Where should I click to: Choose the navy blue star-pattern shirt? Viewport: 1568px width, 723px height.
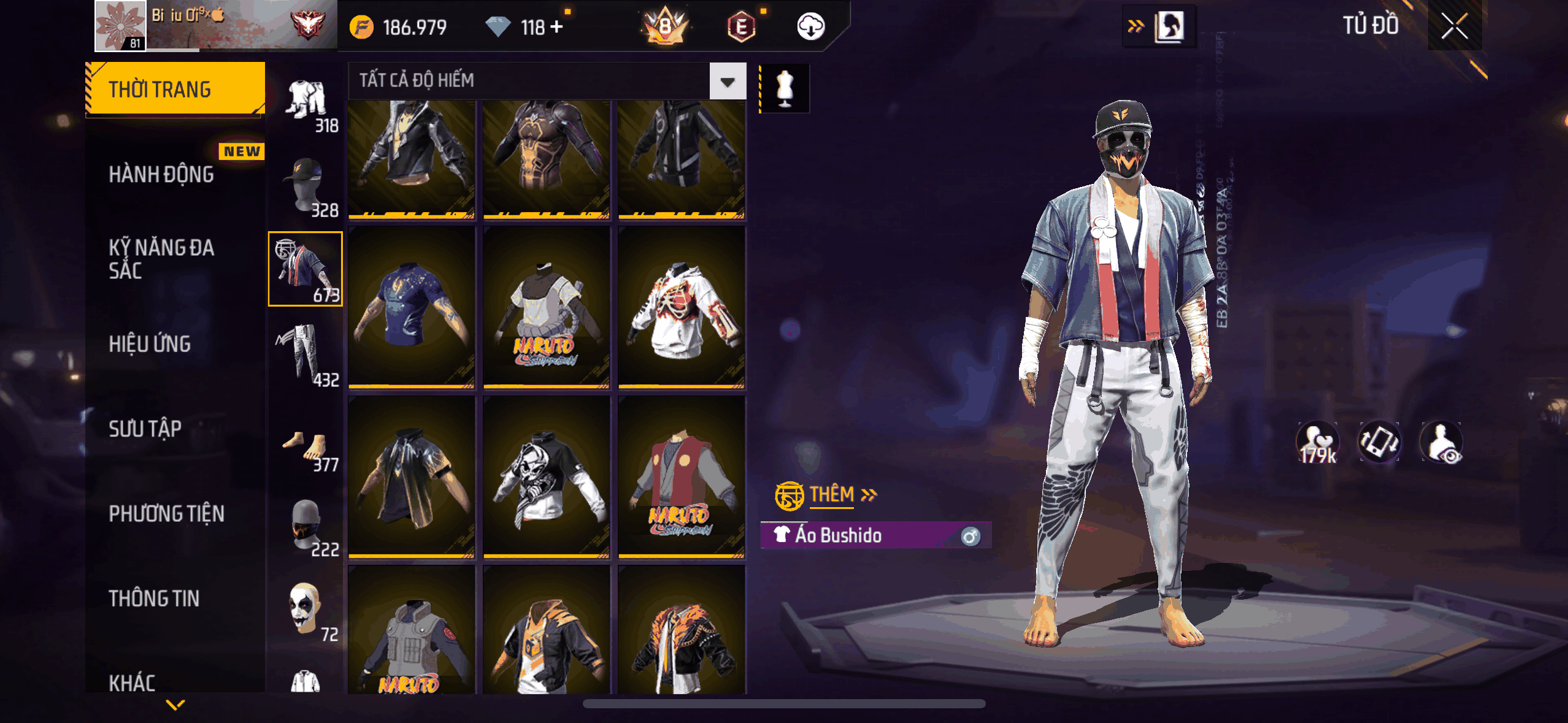point(412,308)
